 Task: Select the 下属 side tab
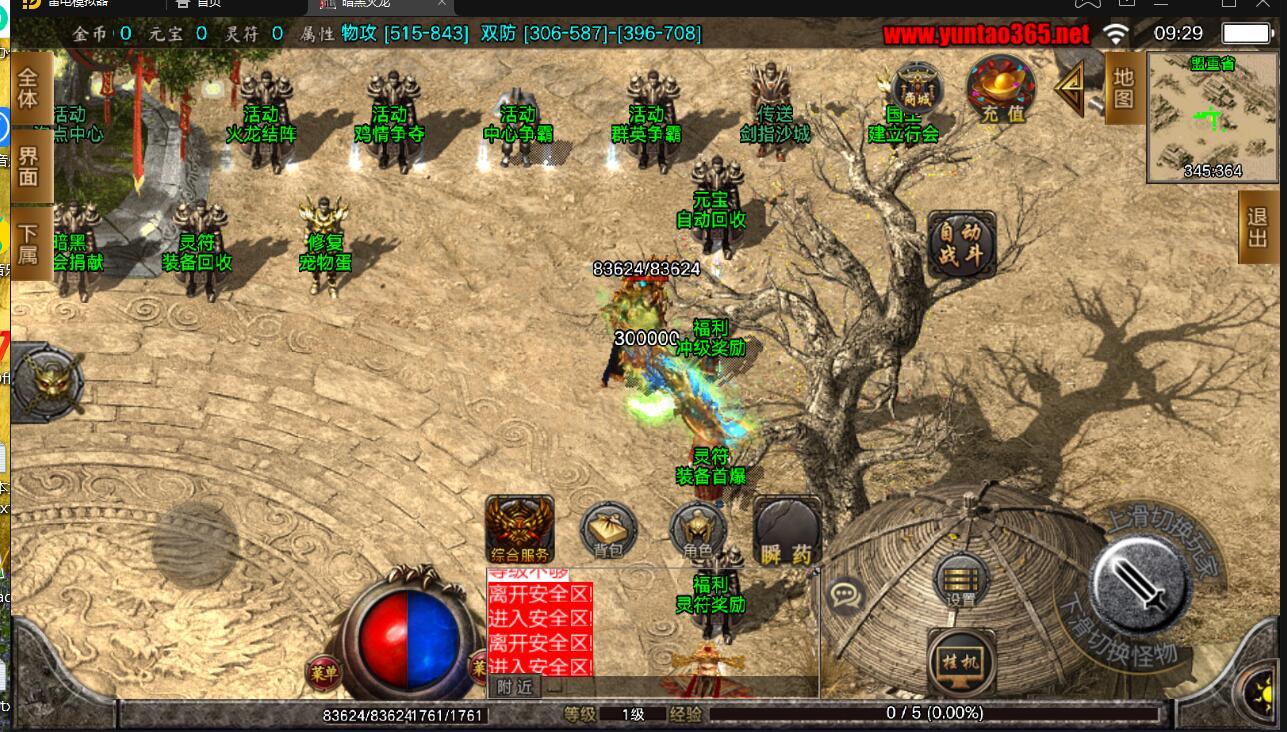pyautogui.click(x=27, y=244)
